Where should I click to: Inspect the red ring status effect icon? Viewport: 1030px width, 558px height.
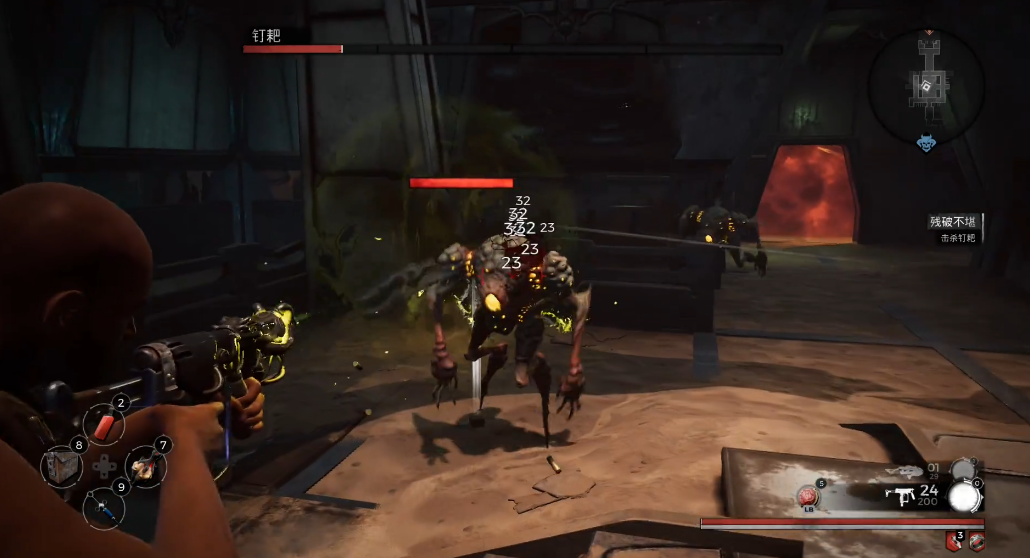coord(977,542)
